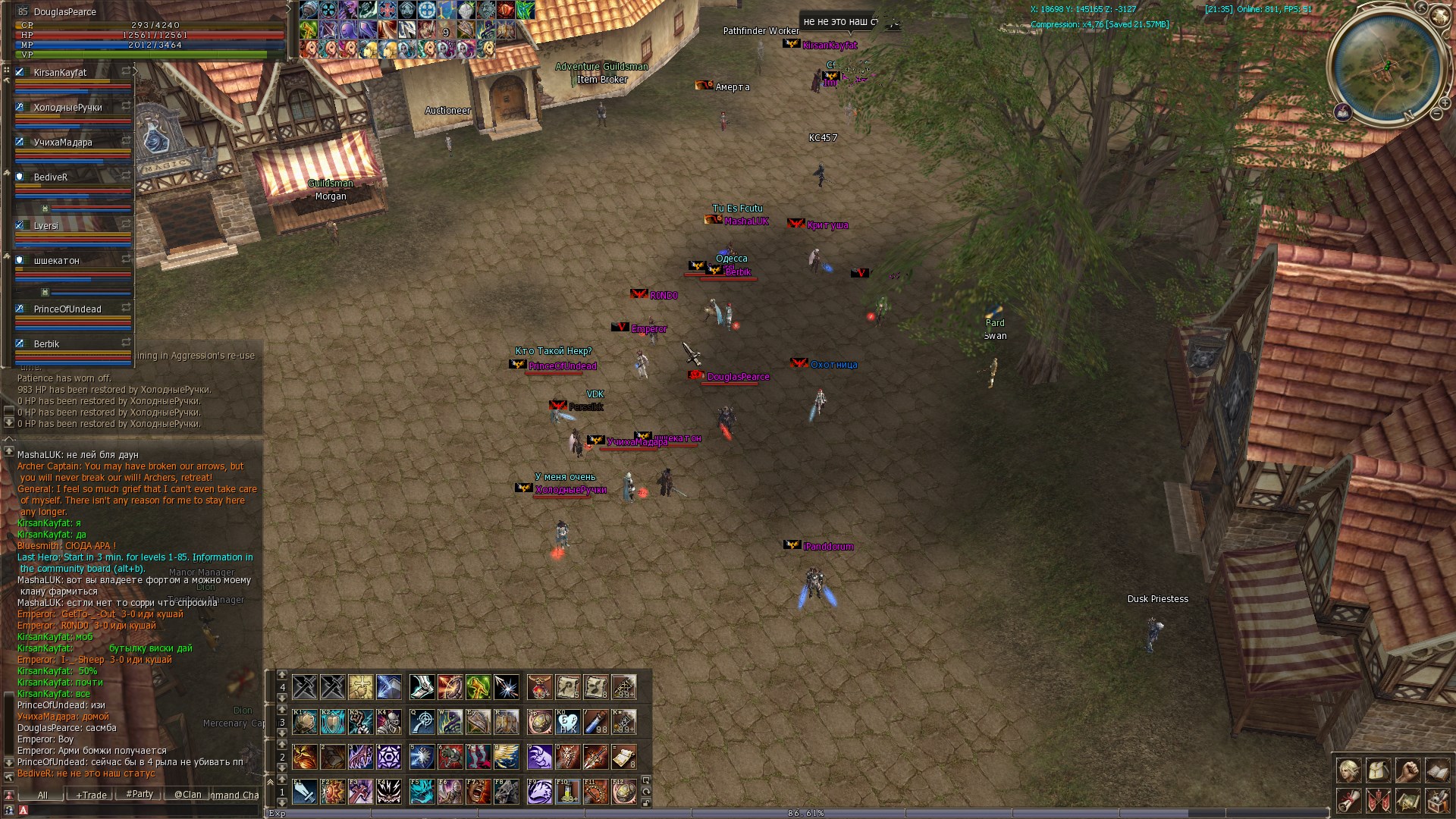This screenshot has height=819, width=1456.
Task: Zoom in the minimap with plus button
Action: (x=1445, y=104)
